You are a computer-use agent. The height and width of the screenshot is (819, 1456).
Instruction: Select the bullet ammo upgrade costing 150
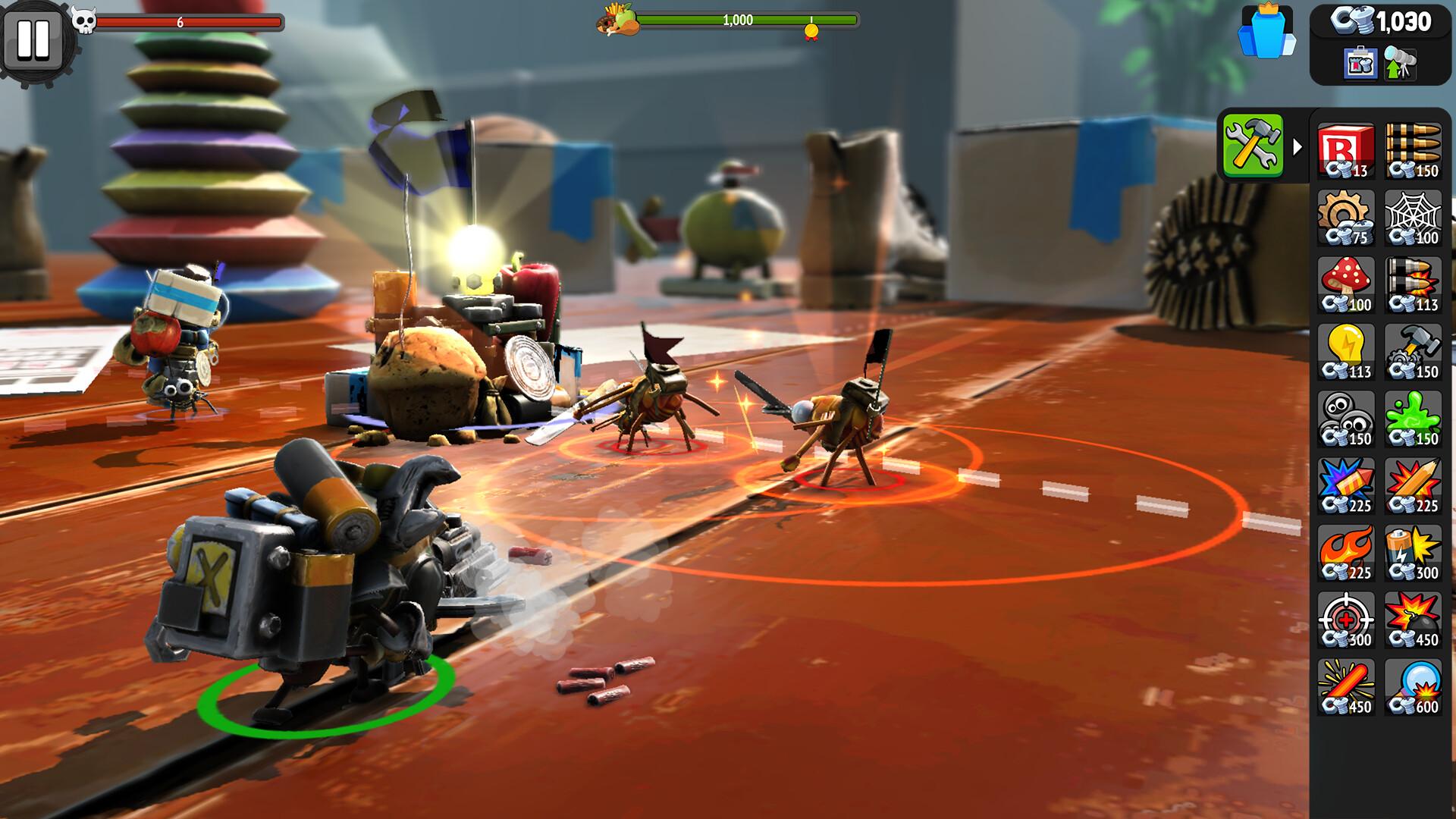(1415, 152)
